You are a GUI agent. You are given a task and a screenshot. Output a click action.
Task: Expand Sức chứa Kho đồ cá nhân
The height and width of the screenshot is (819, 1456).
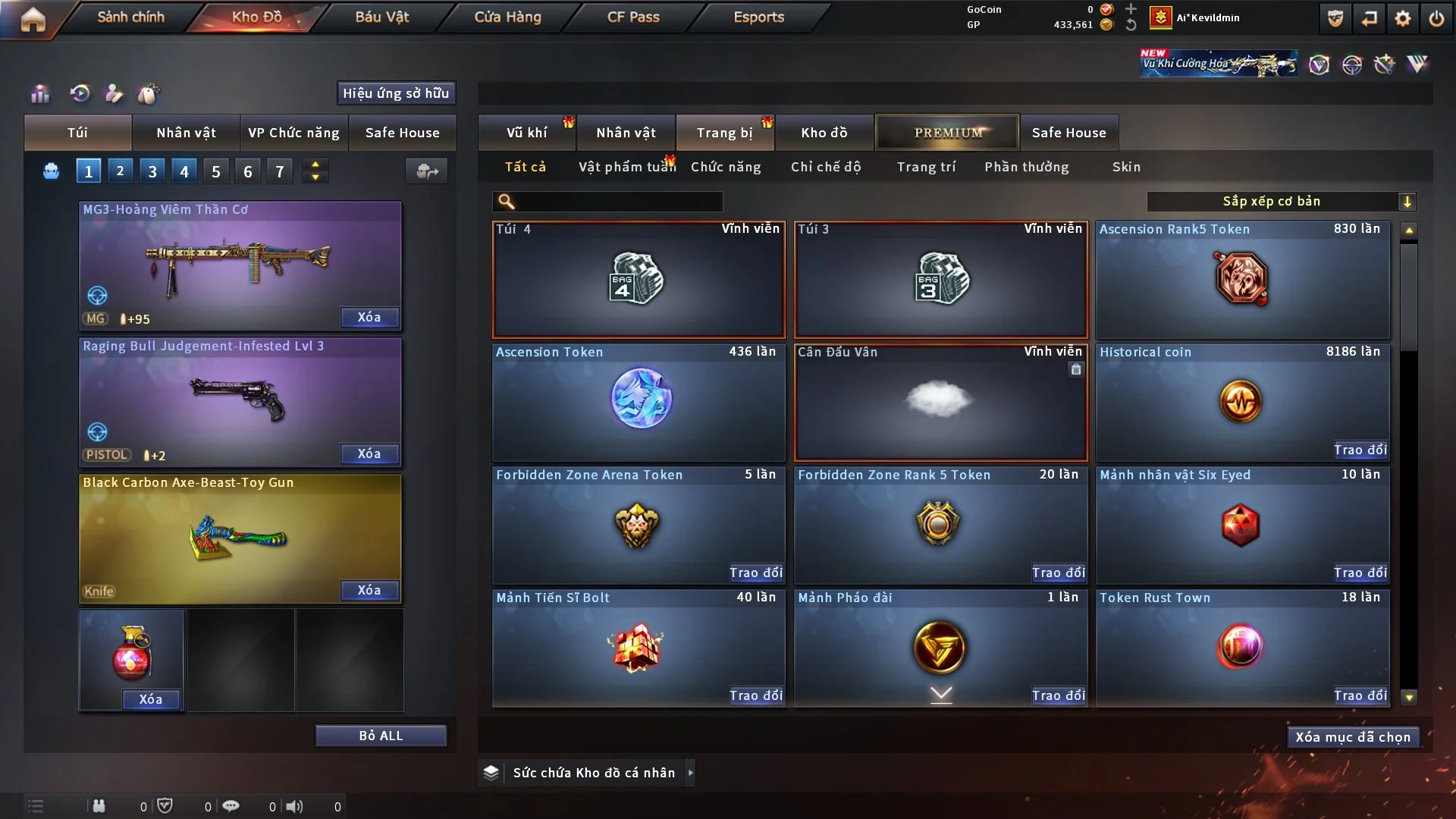[x=690, y=773]
